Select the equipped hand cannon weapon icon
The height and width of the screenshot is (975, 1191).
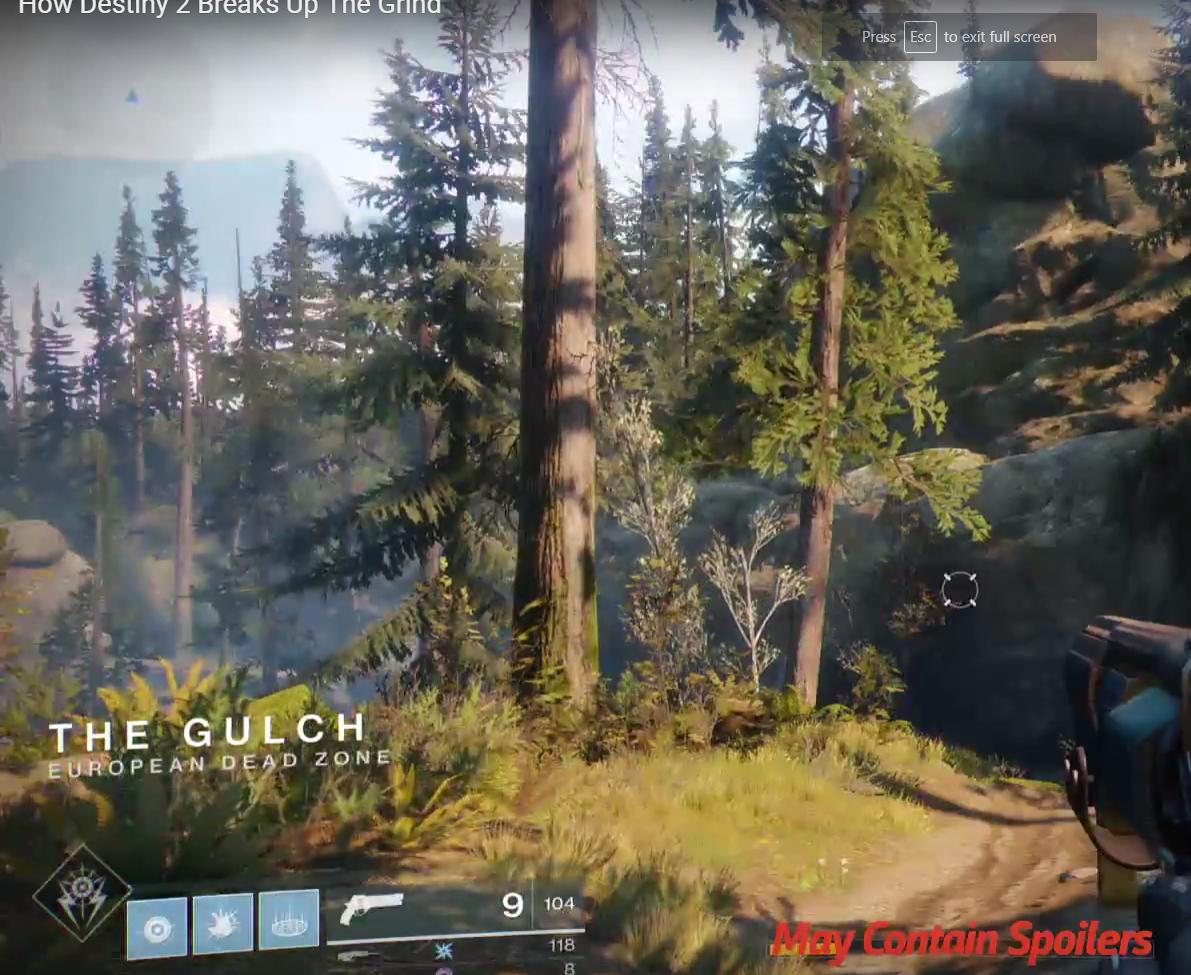(x=371, y=908)
